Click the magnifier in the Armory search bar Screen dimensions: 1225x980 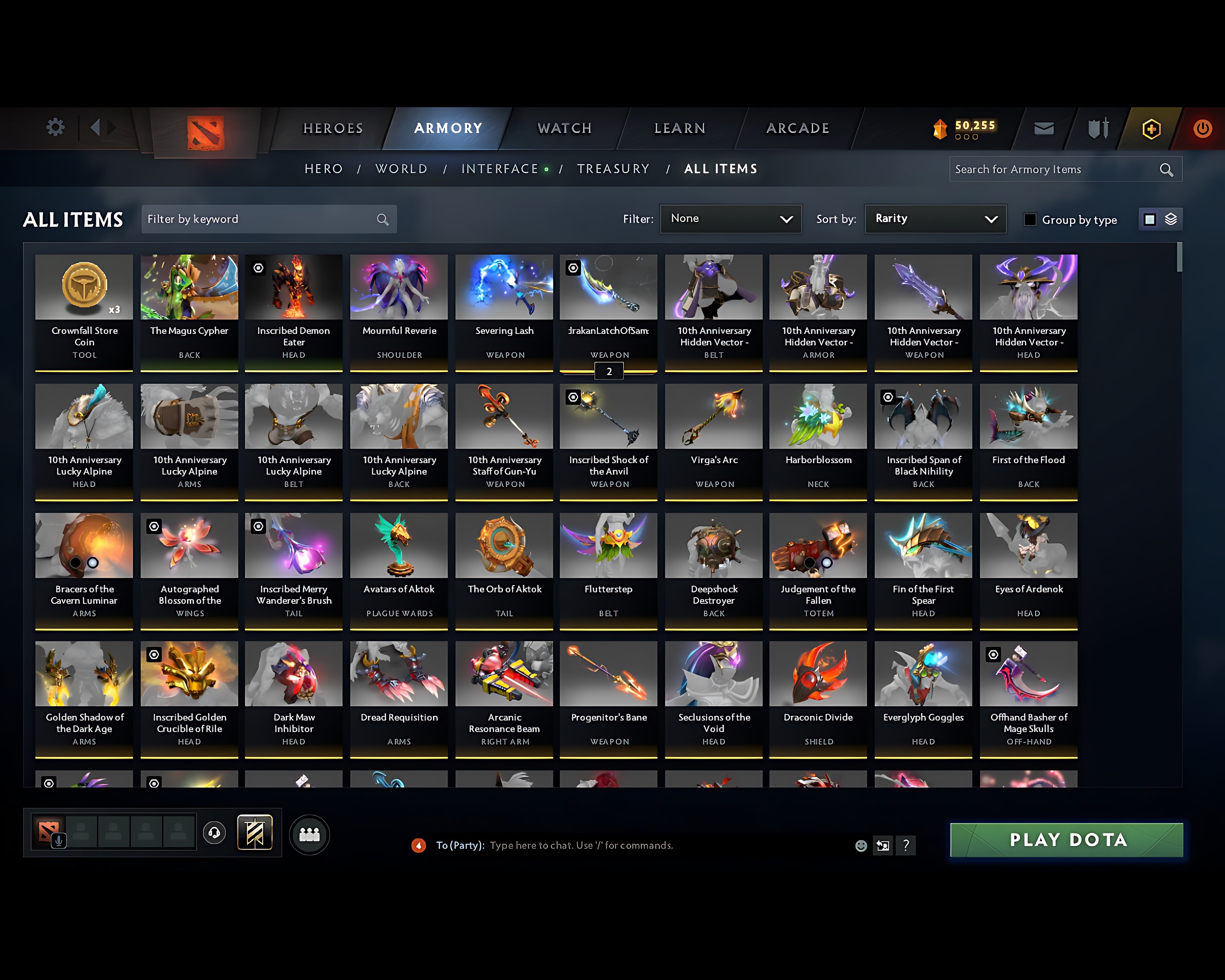(1166, 169)
